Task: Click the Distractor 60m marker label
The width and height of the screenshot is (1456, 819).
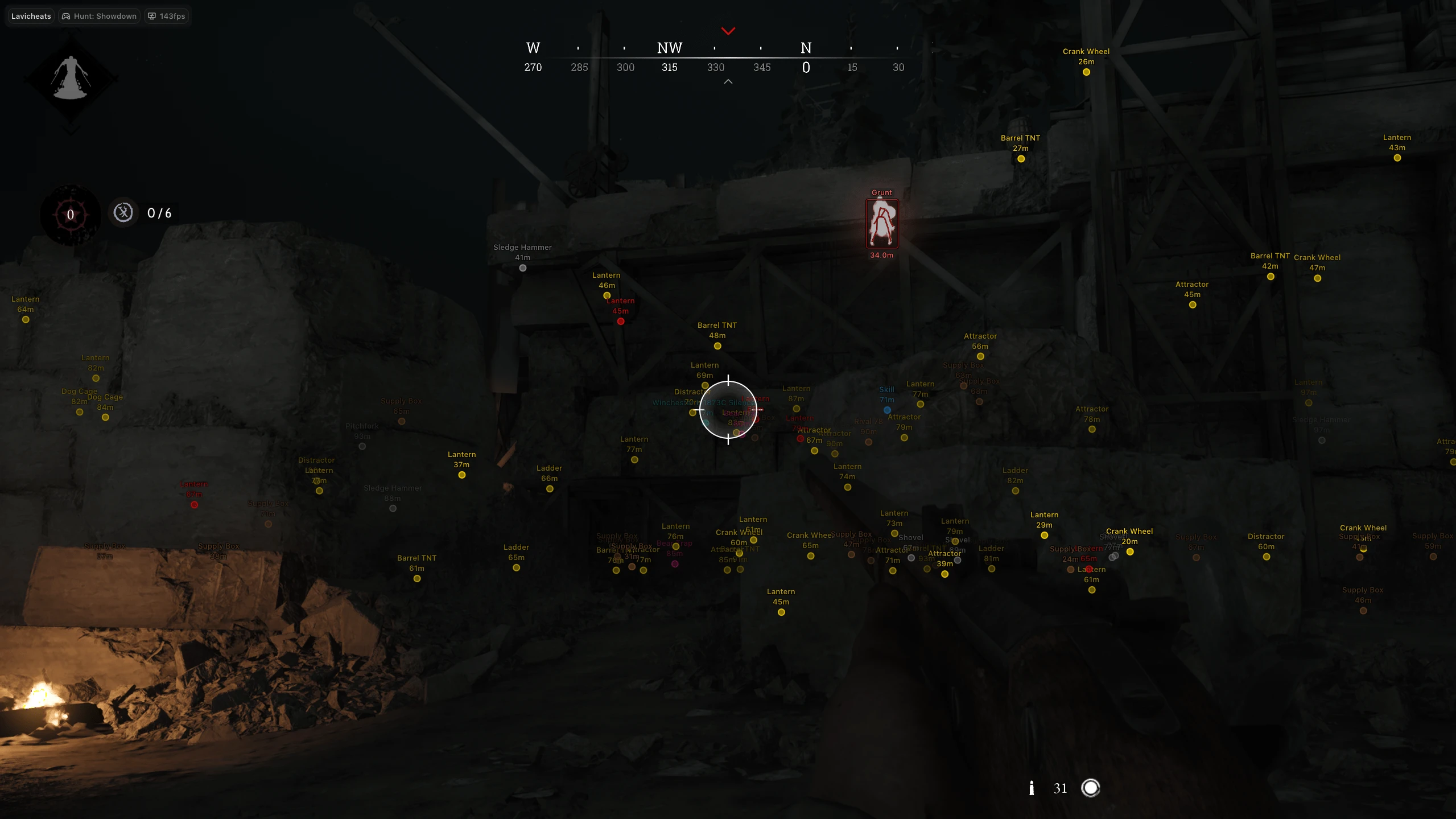Action: click(1265, 536)
